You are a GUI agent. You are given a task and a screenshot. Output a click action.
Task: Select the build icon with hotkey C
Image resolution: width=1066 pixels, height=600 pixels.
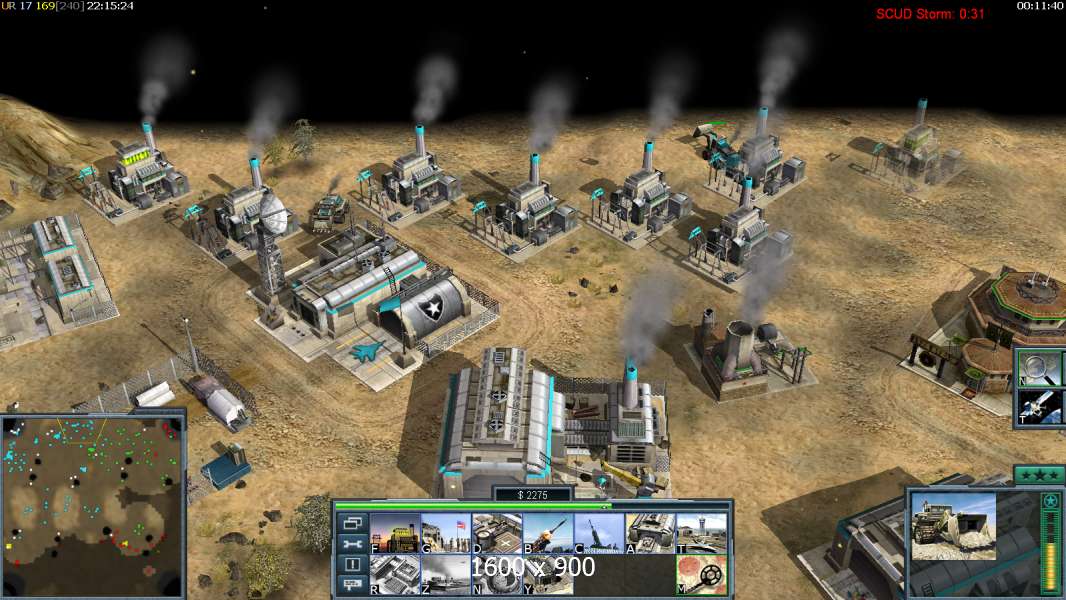click(x=599, y=532)
